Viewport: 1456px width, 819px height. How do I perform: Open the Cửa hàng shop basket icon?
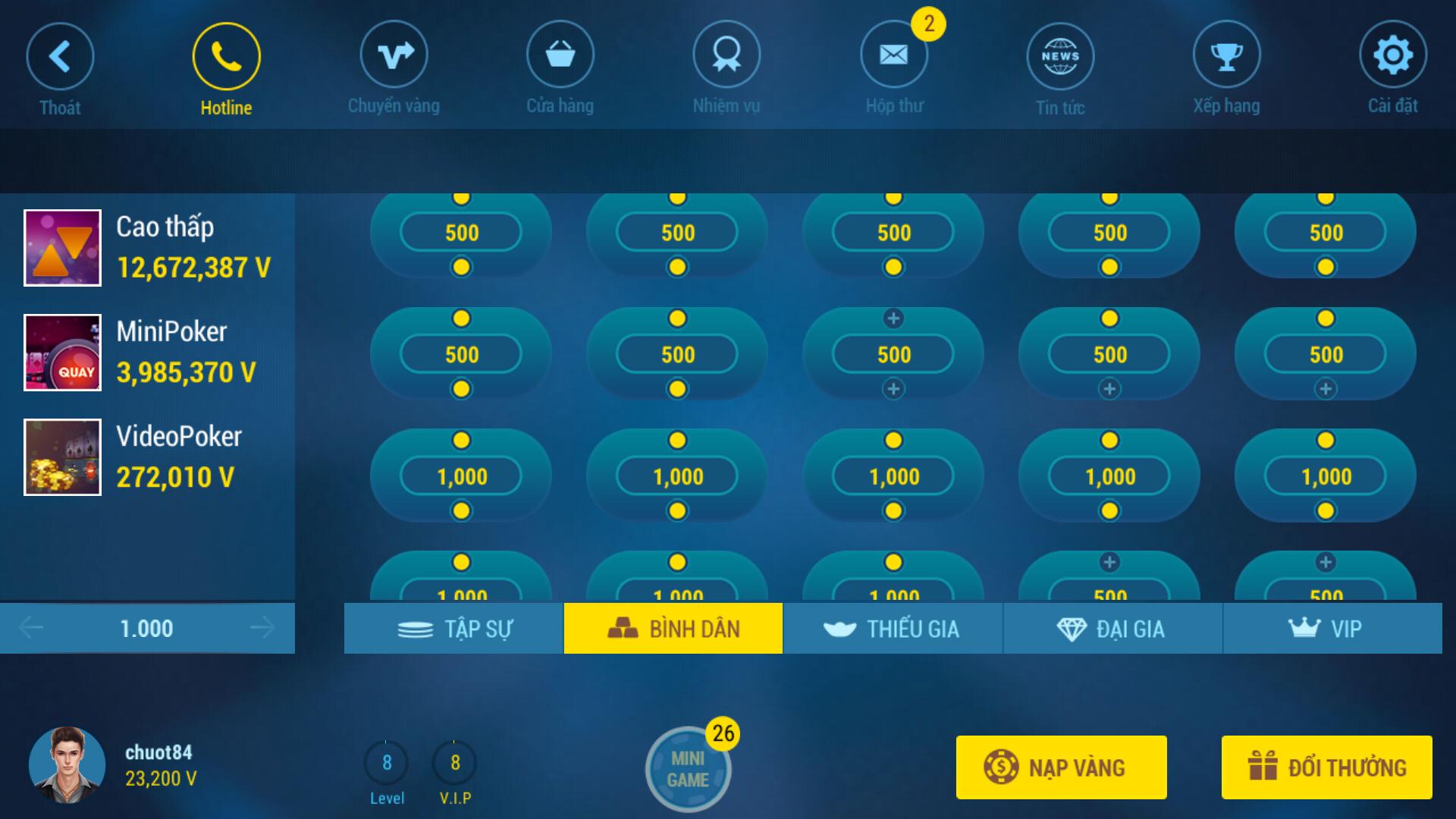click(x=560, y=55)
